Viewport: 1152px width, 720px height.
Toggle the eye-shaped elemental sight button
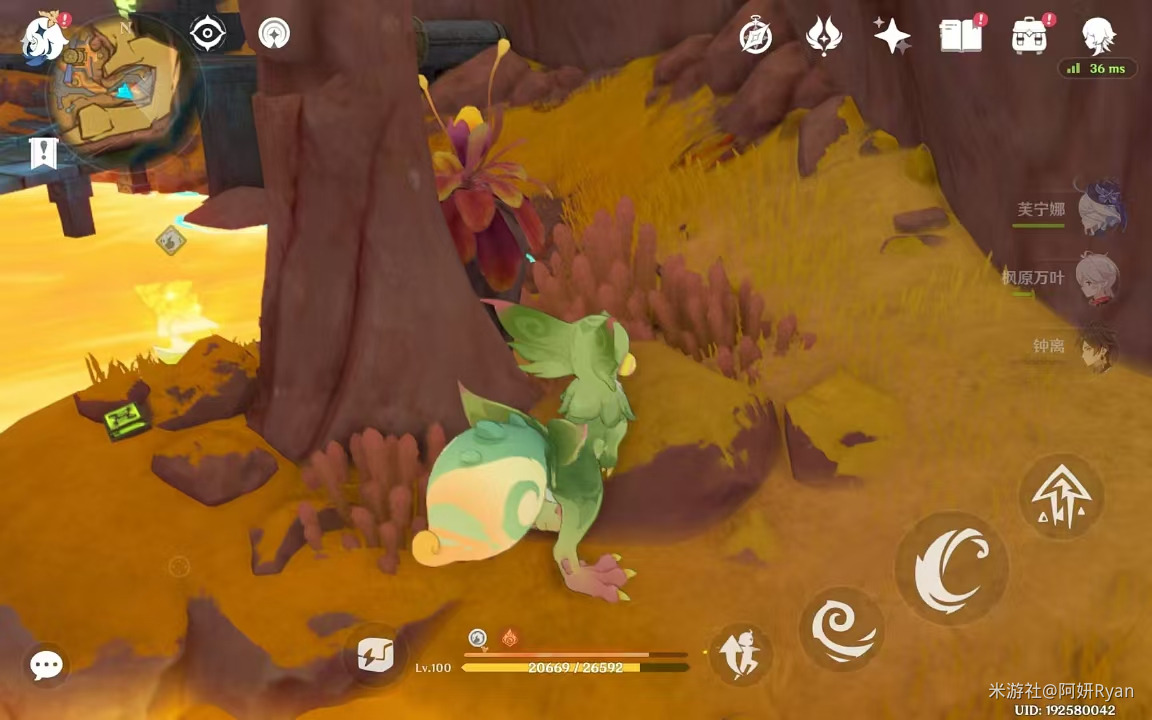(x=207, y=34)
